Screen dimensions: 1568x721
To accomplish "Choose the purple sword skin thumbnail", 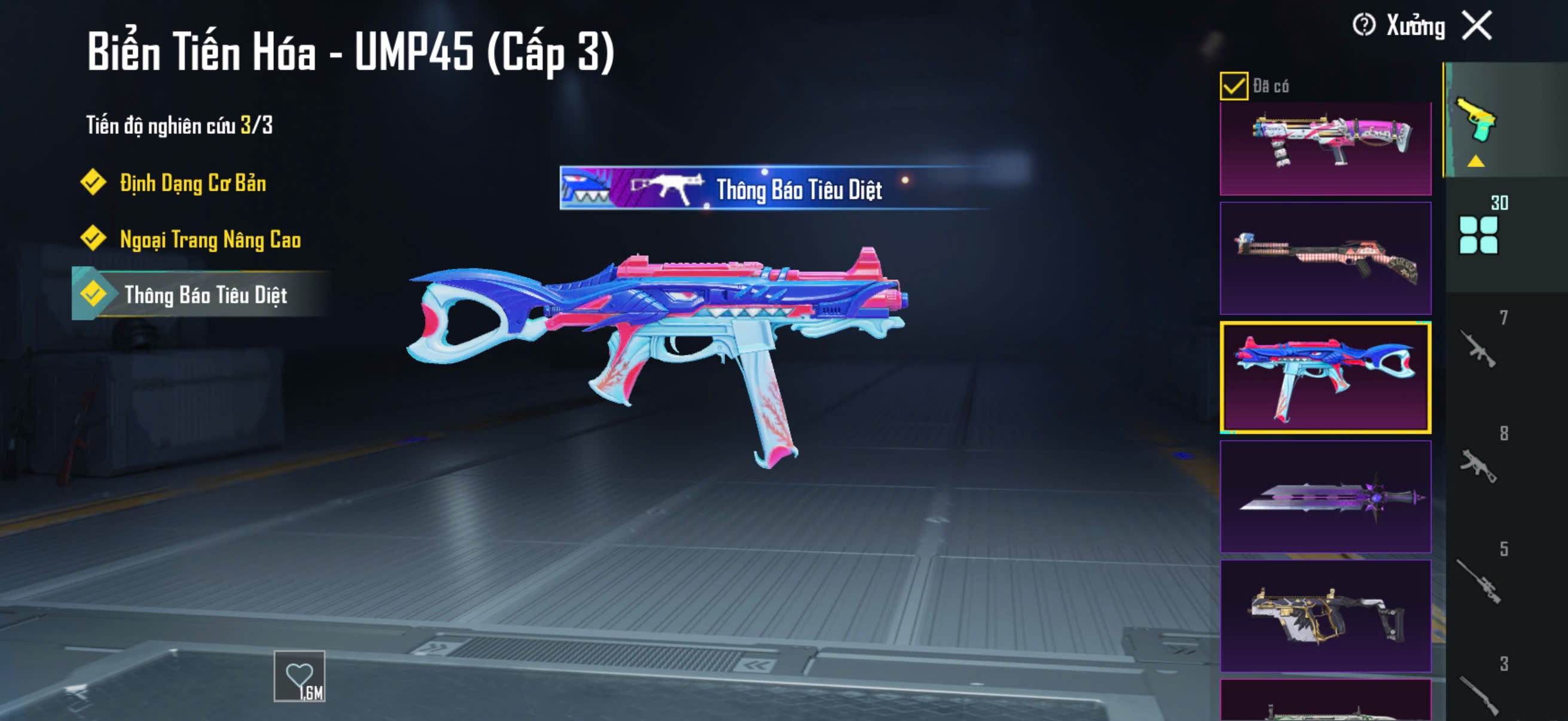I will 1325,497.
